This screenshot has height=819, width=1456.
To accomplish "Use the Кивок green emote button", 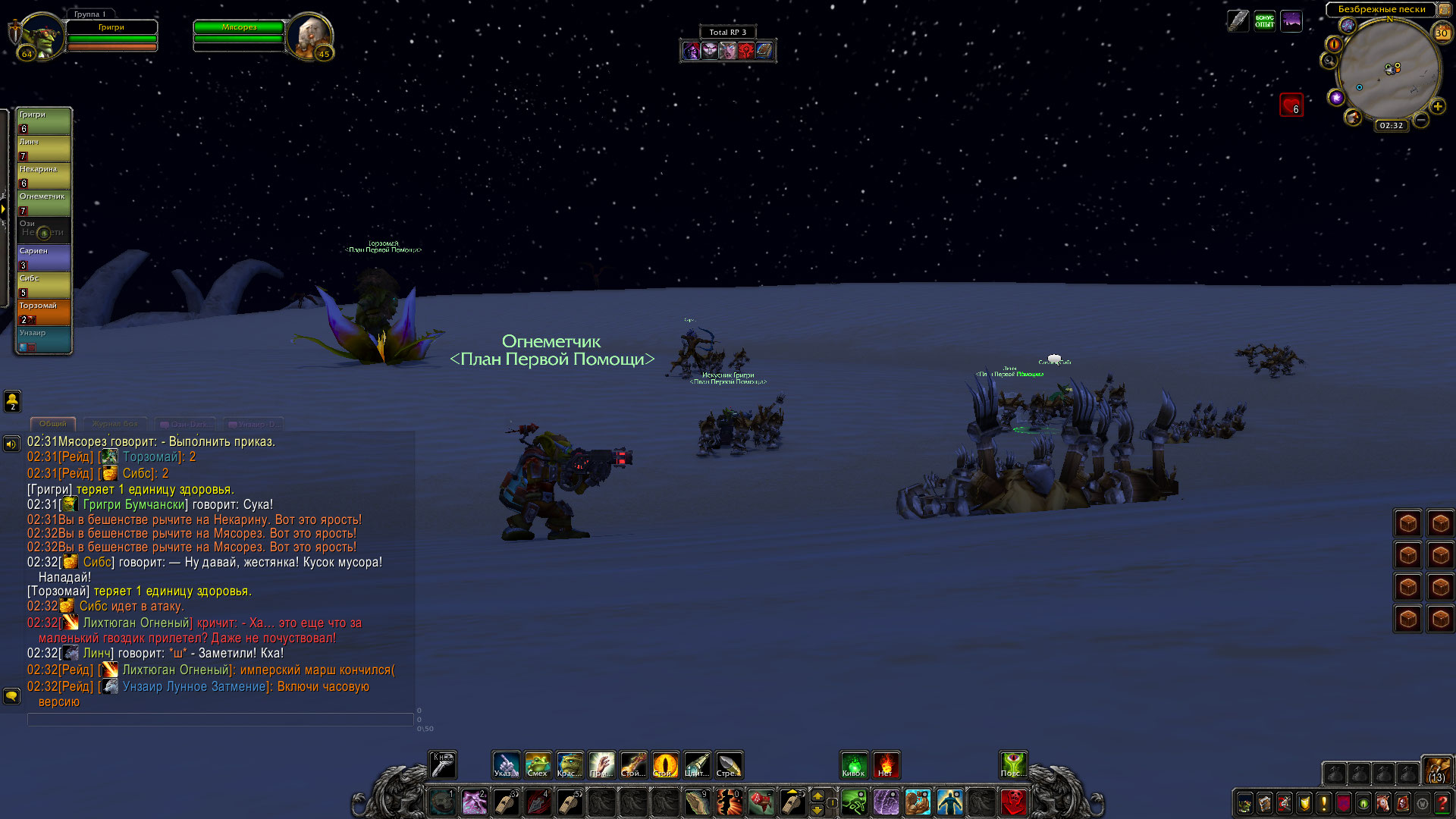I will (x=854, y=764).
